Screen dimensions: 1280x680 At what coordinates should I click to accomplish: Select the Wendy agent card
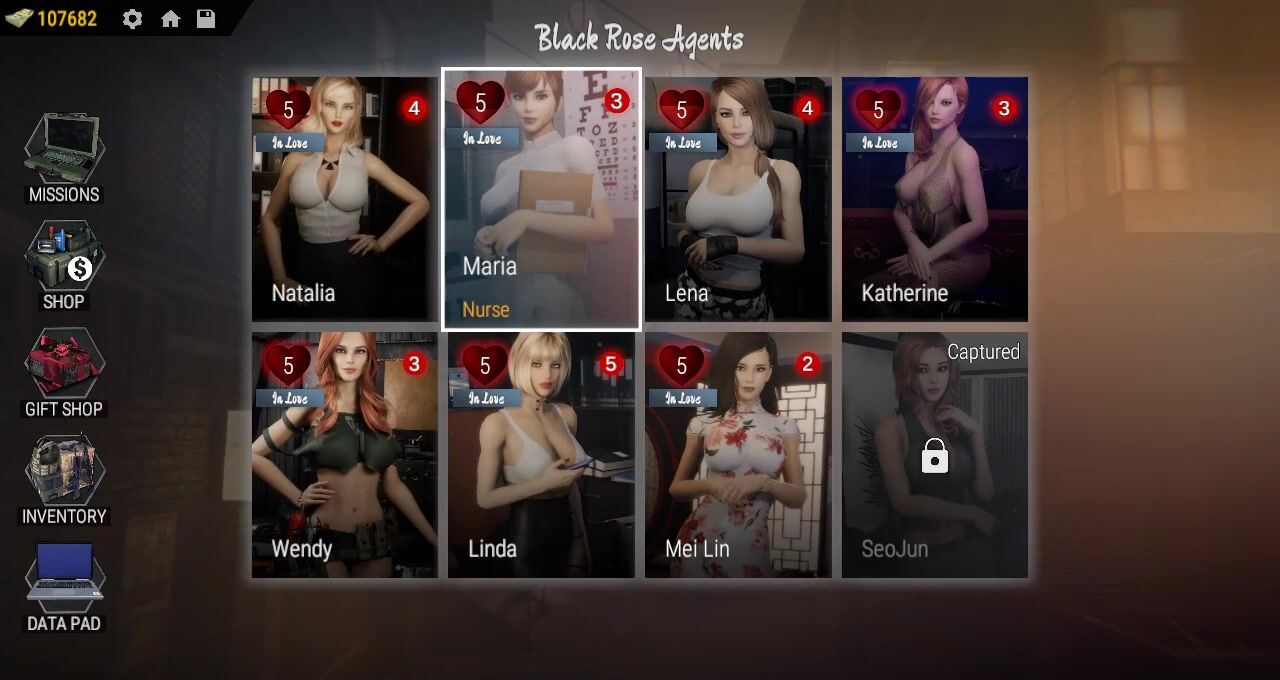pos(344,455)
